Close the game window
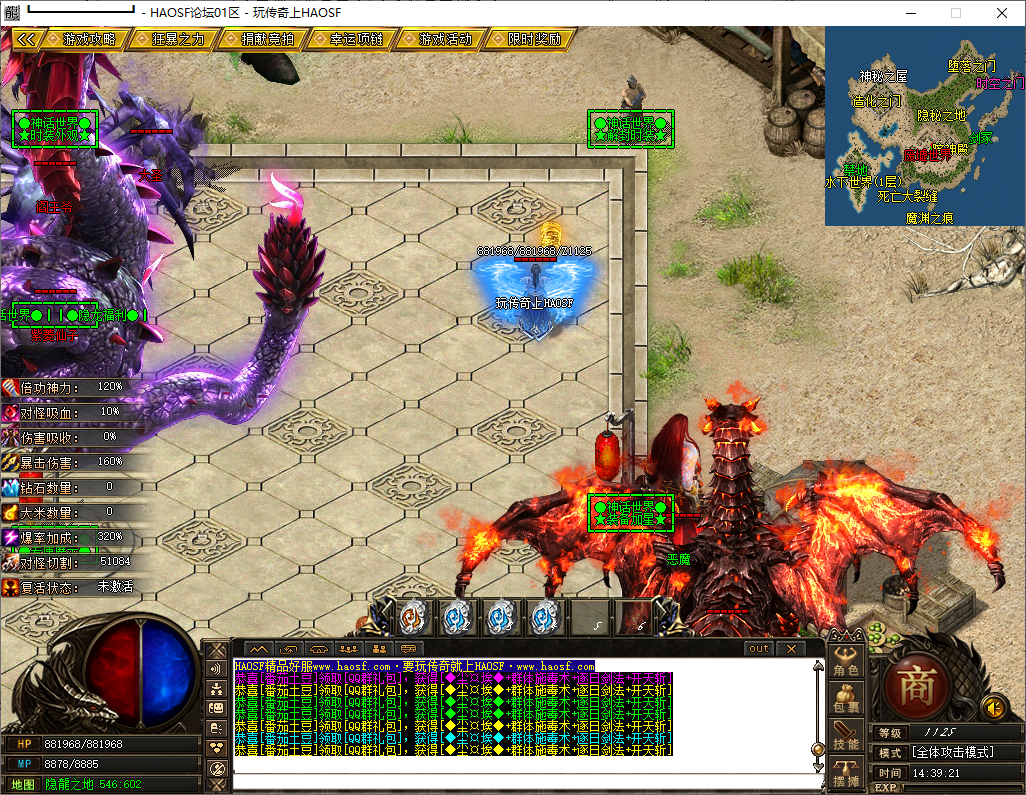1026x795 pixels. coord(1002,13)
